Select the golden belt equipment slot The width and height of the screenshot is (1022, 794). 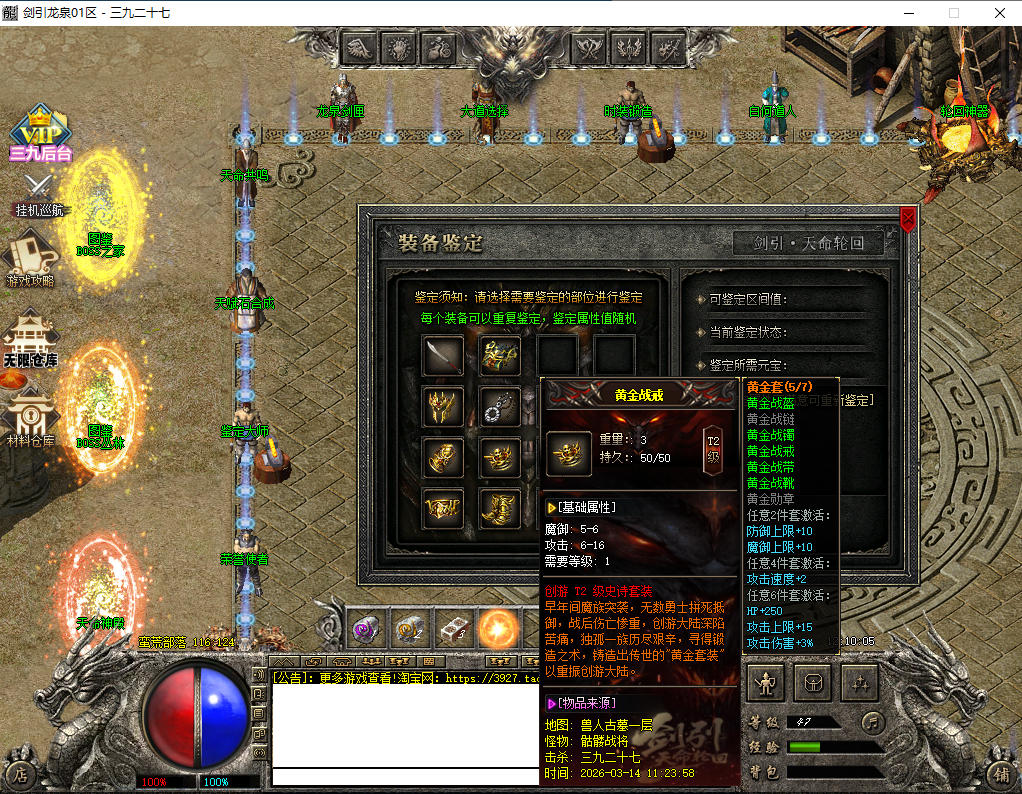(442, 509)
